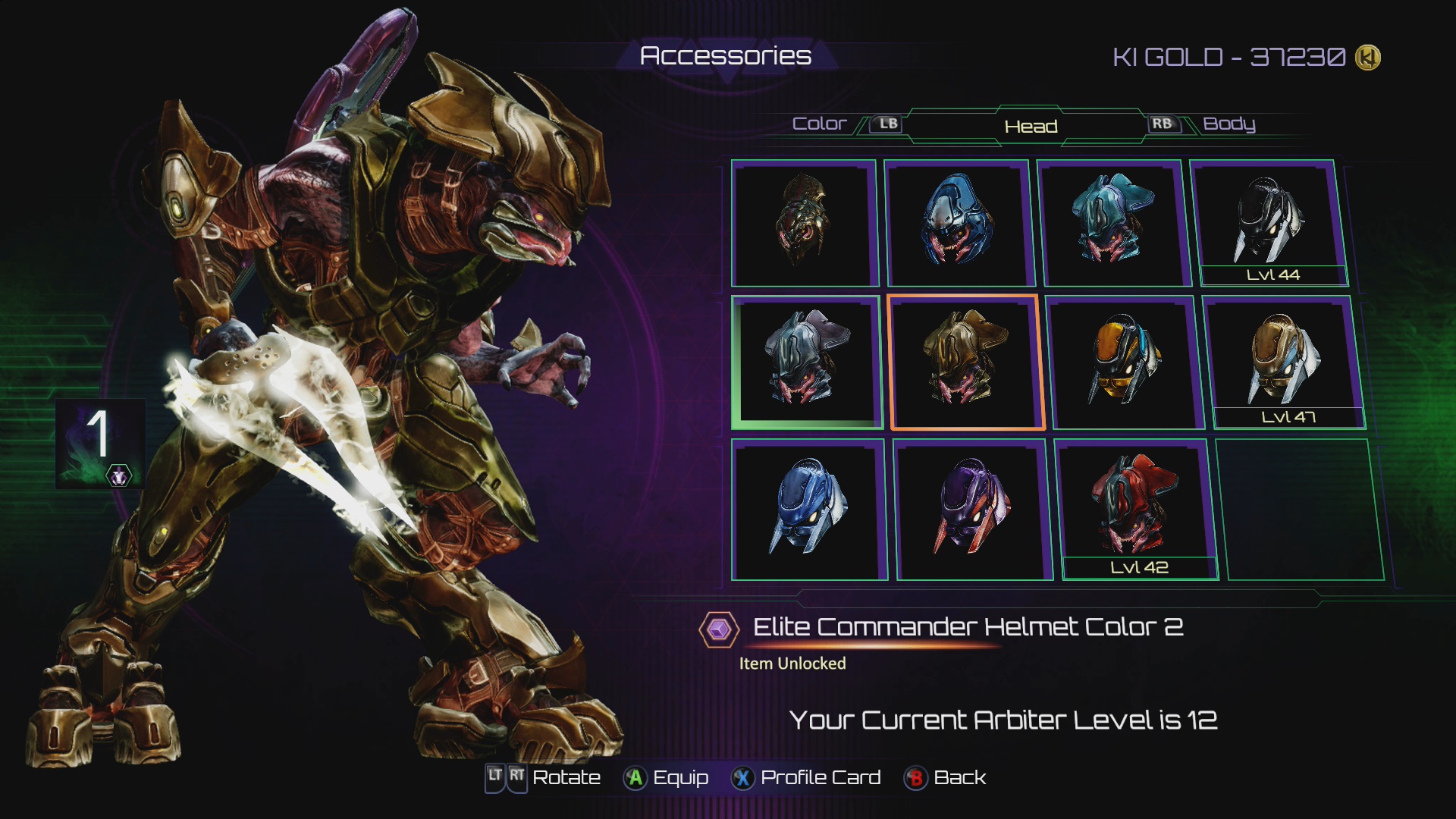The width and height of the screenshot is (1456, 819).
Task: Select the Head tab
Action: coord(1031,126)
